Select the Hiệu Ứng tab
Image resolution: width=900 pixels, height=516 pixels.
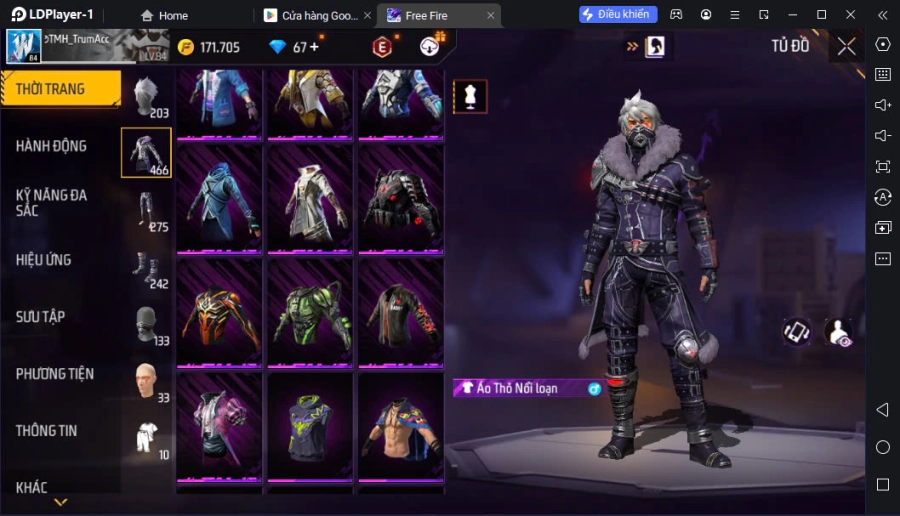pos(44,260)
